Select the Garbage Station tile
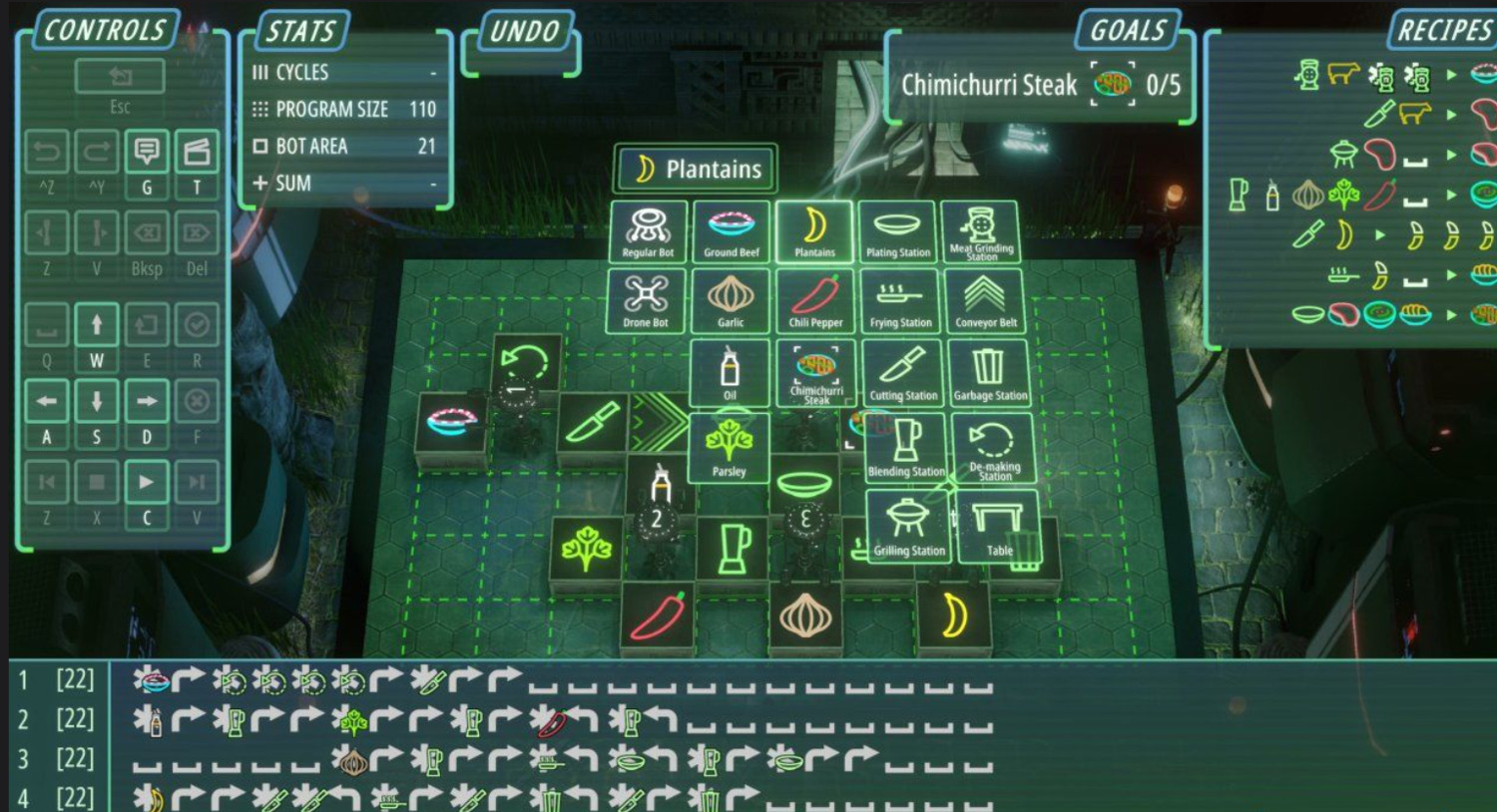 point(989,373)
